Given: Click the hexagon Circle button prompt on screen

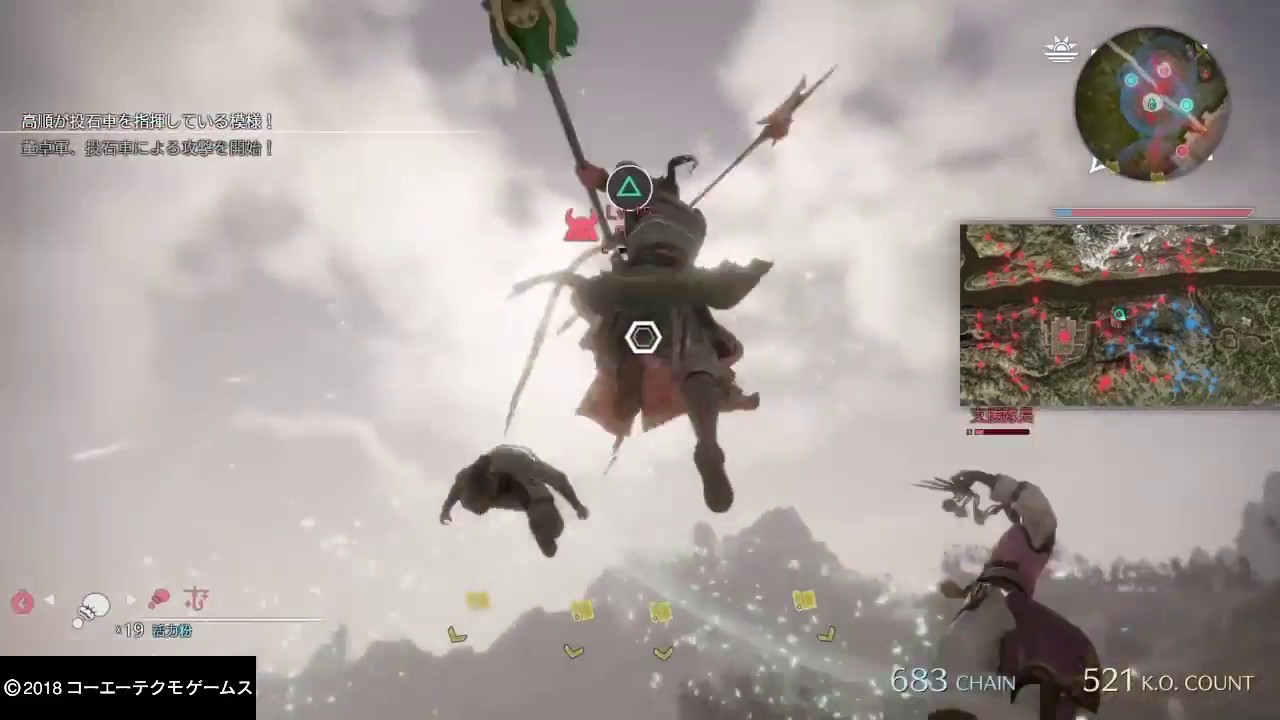Looking at the screenshot, I should [x=643, y=338].
